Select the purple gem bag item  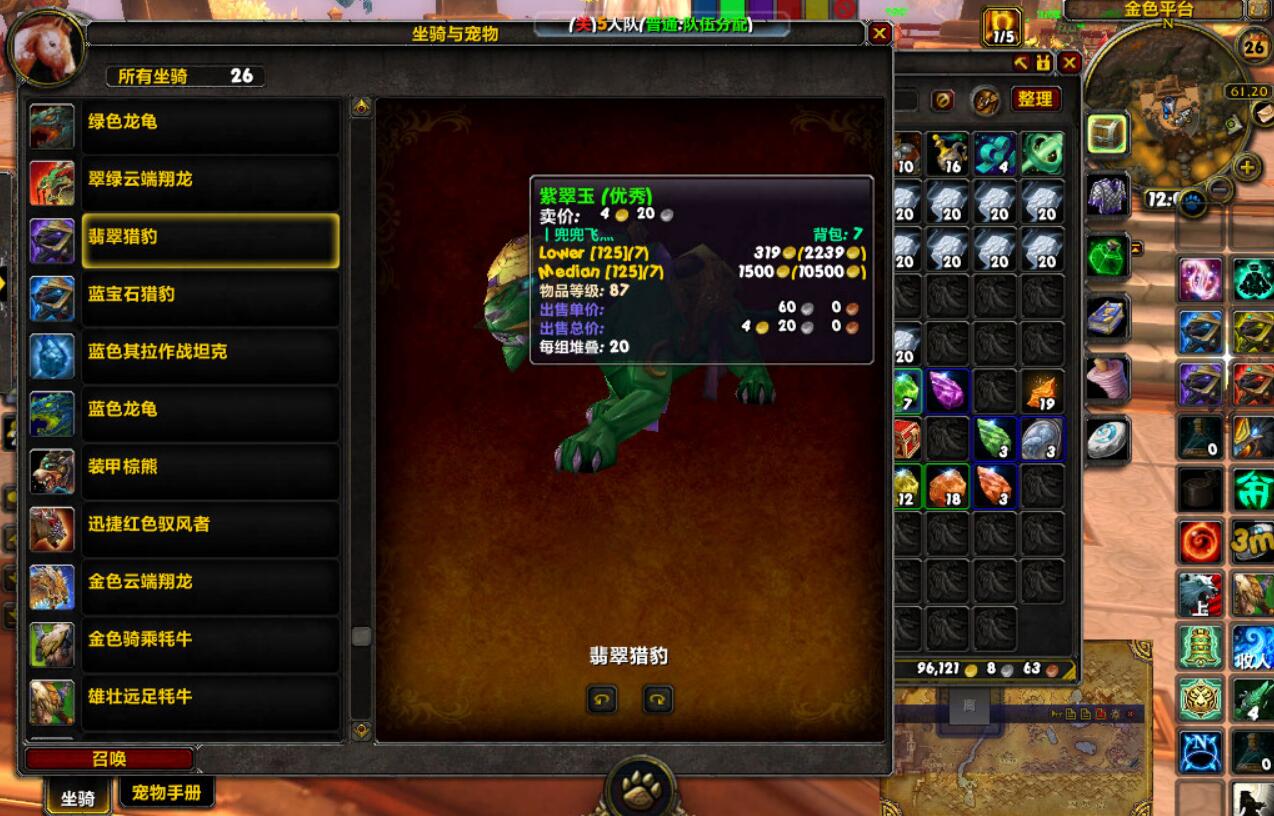click(x=946, y=390)
